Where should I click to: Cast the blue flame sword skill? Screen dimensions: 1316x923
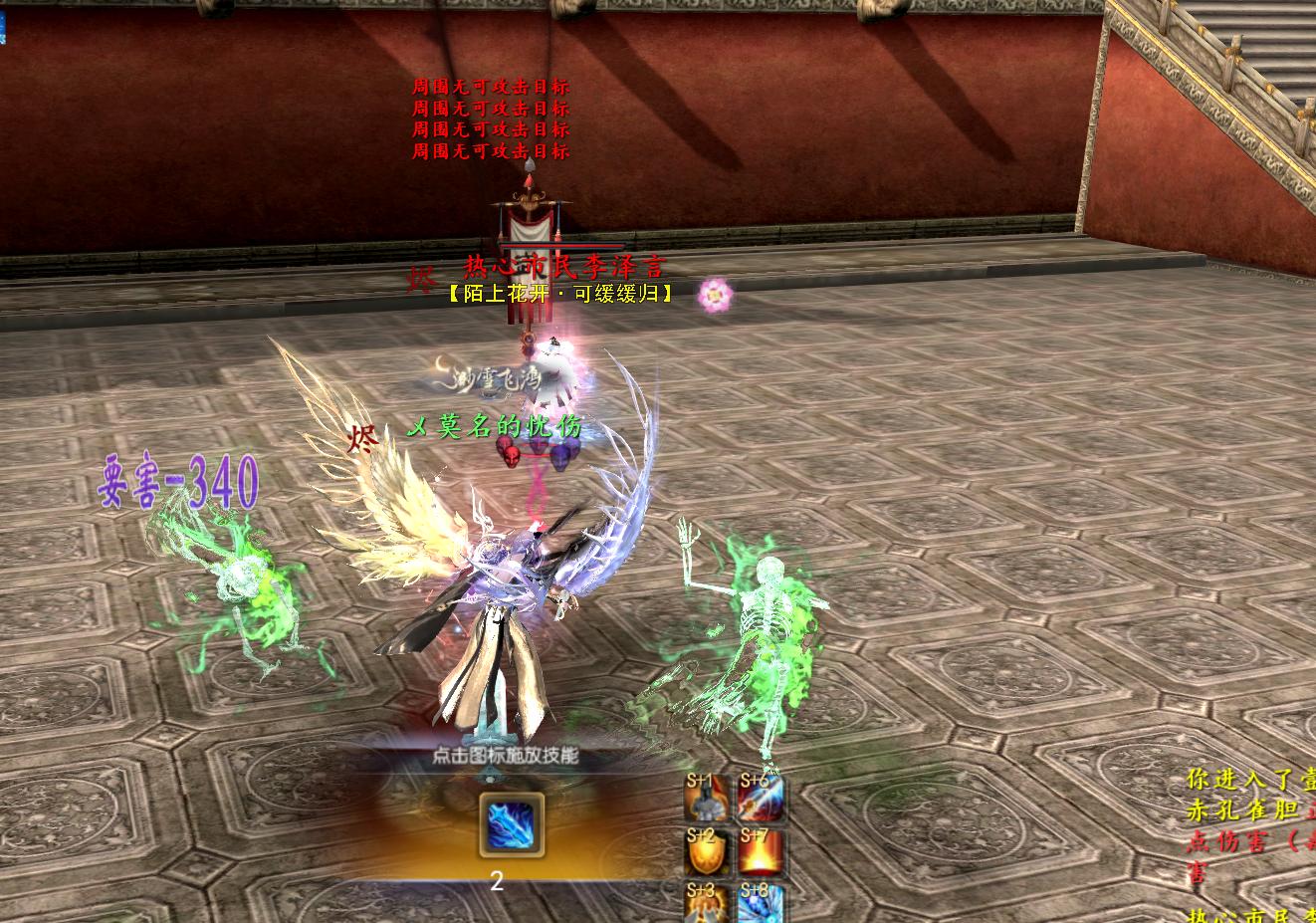[512, 825]
